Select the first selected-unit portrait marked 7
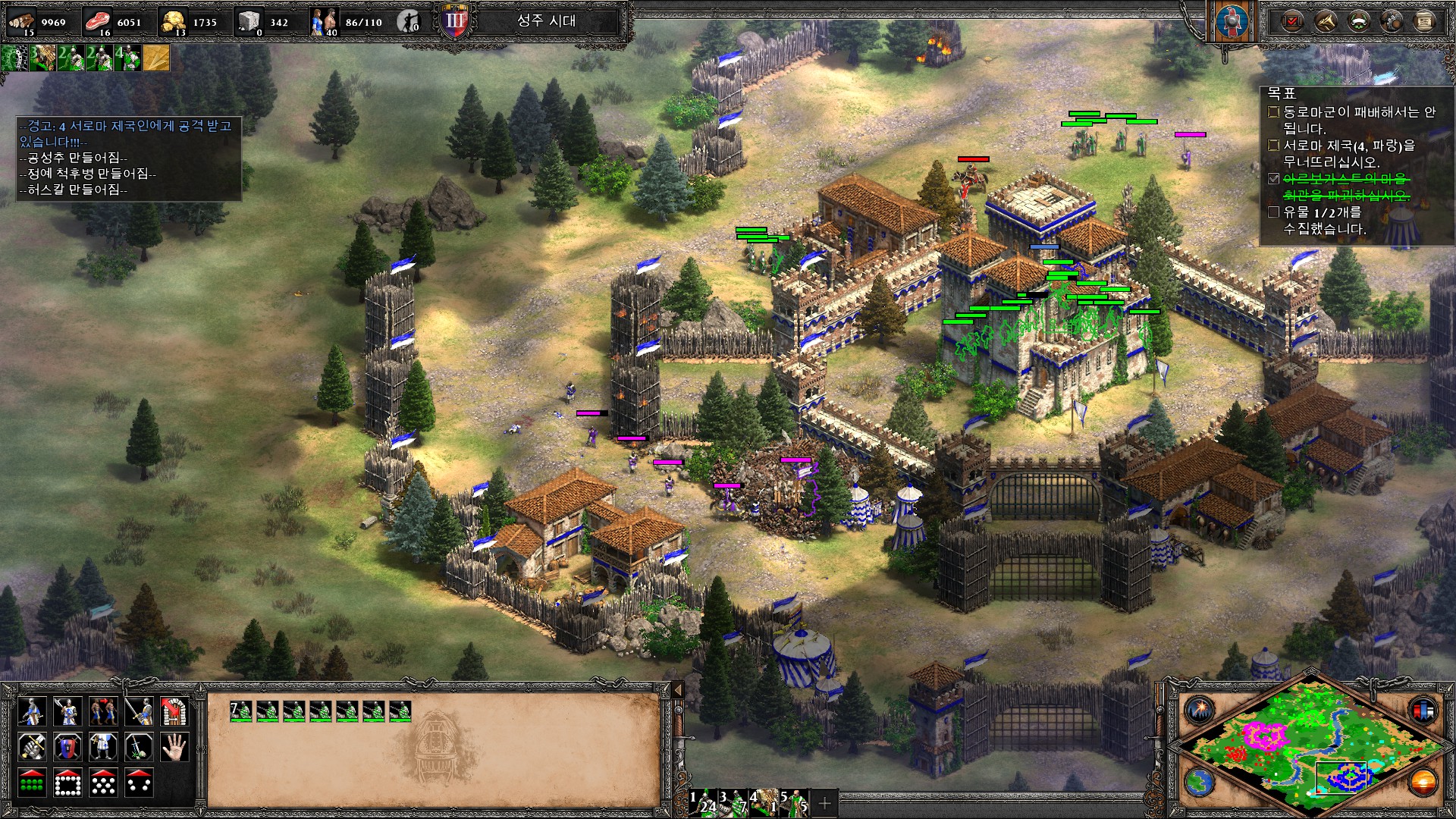The width and height of the screenshot is (1456, 819). [x=241, y=711]
